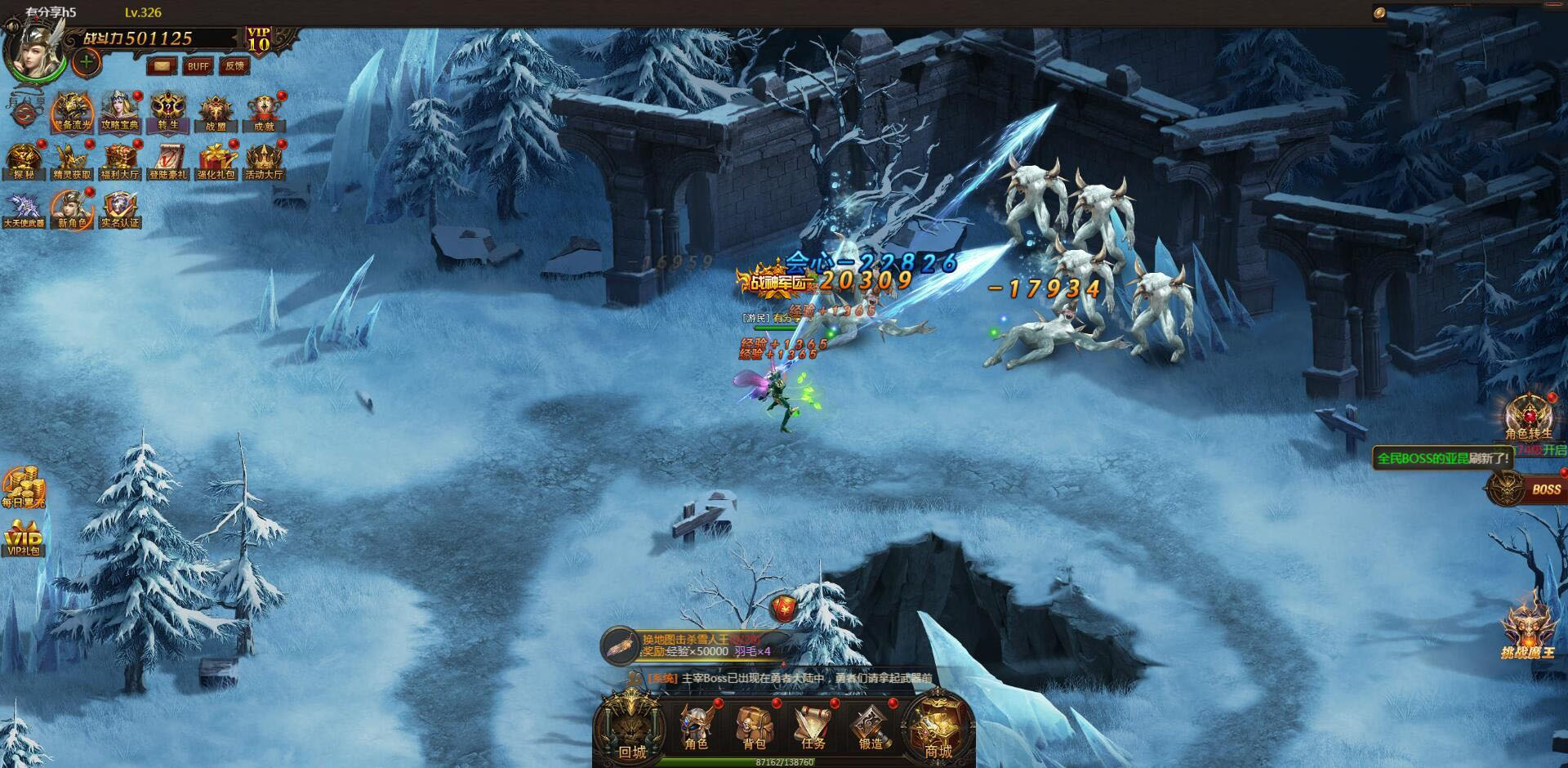Open the 反馈 feedback button

[234, 66]
